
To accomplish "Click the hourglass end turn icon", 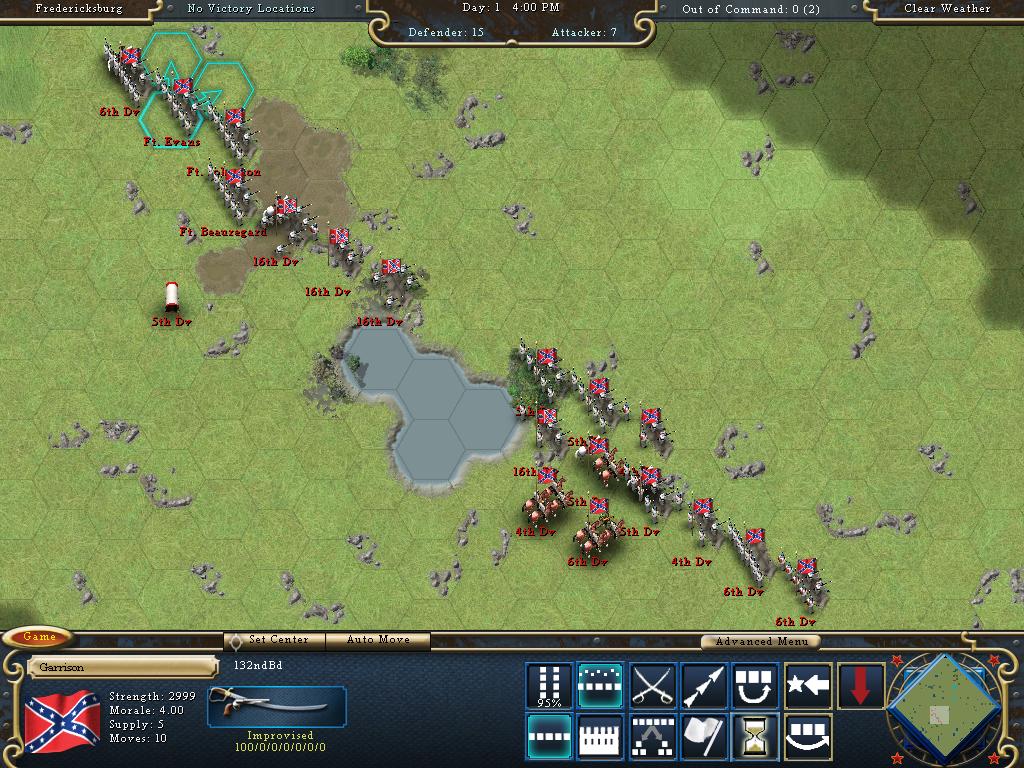I will [x=756, y=736].
